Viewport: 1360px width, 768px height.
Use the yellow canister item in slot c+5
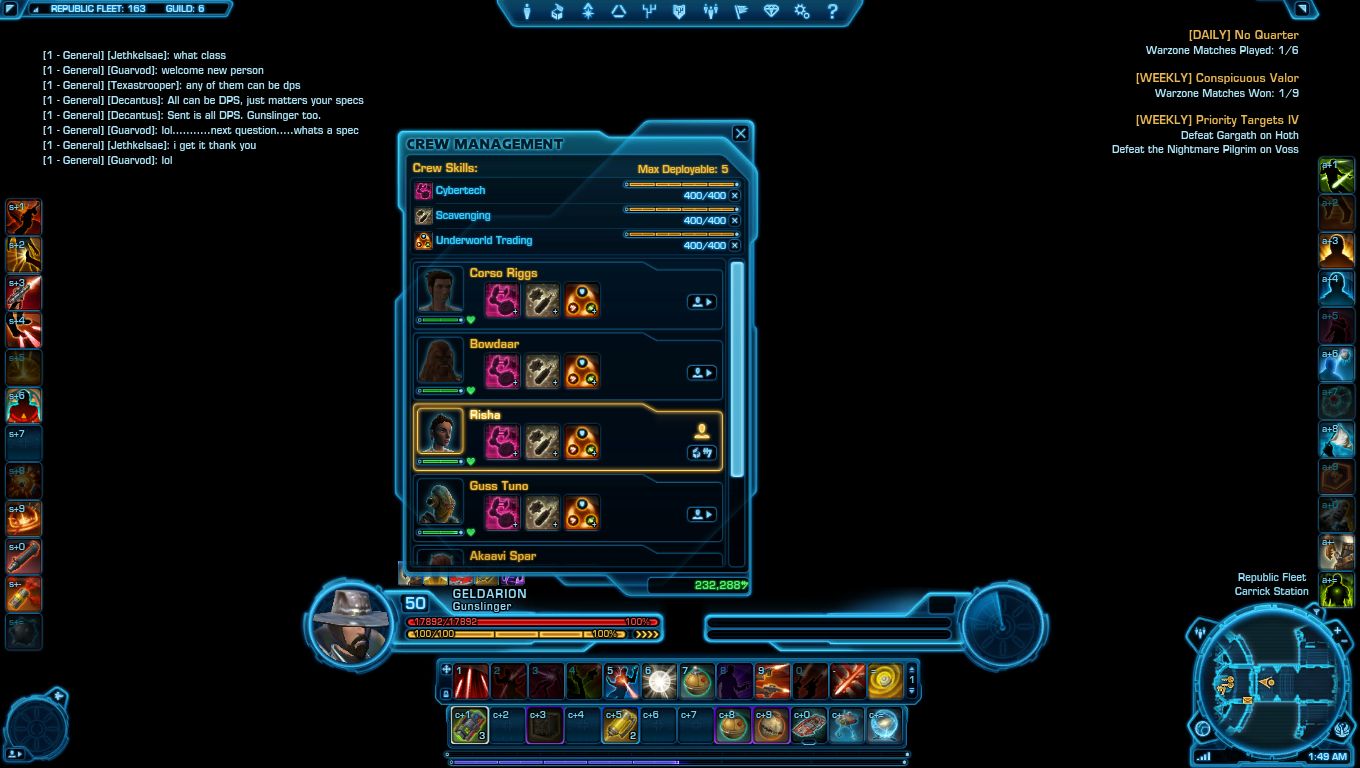pos(620,726)
